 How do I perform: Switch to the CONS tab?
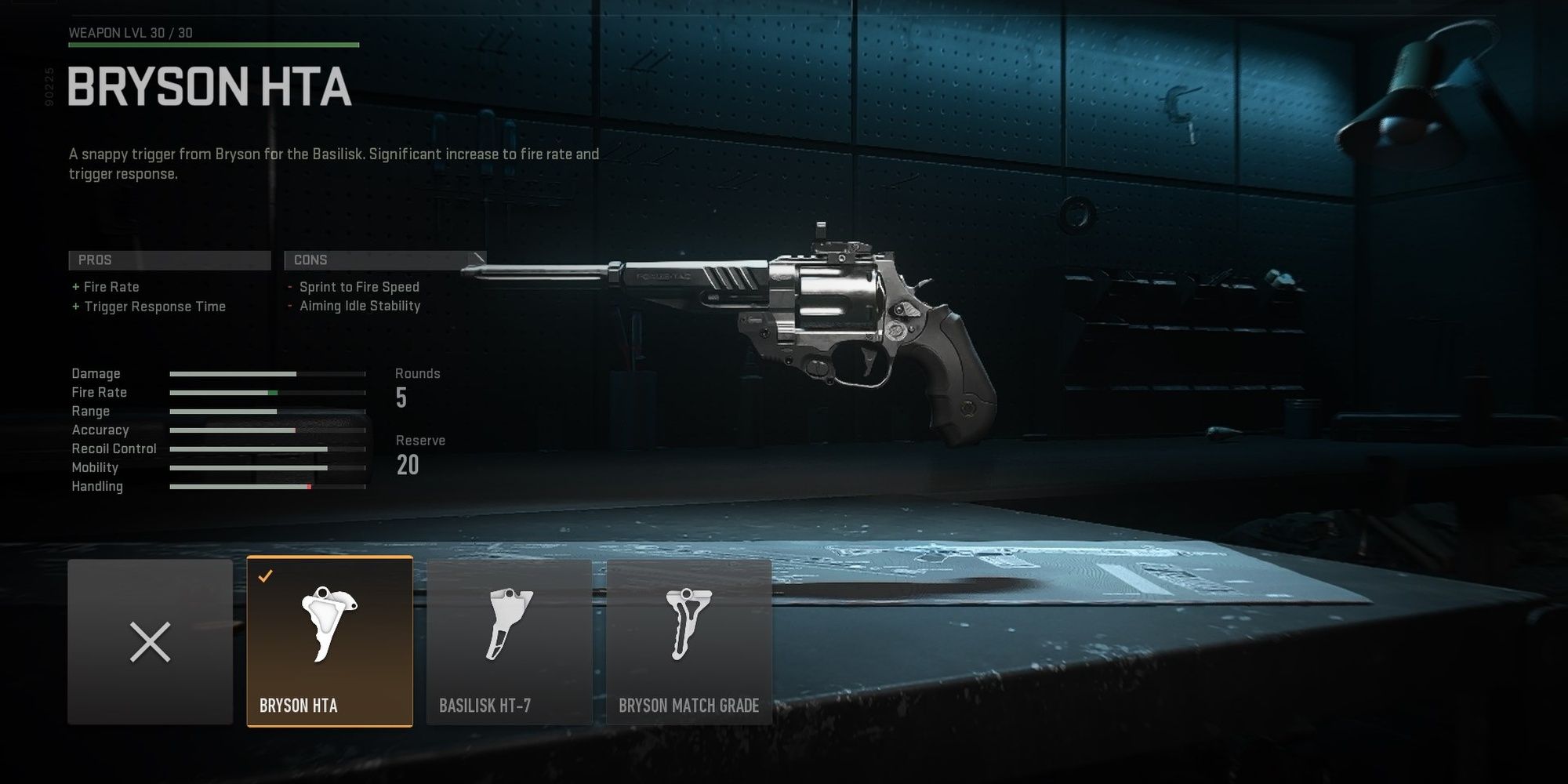[384, 260]
